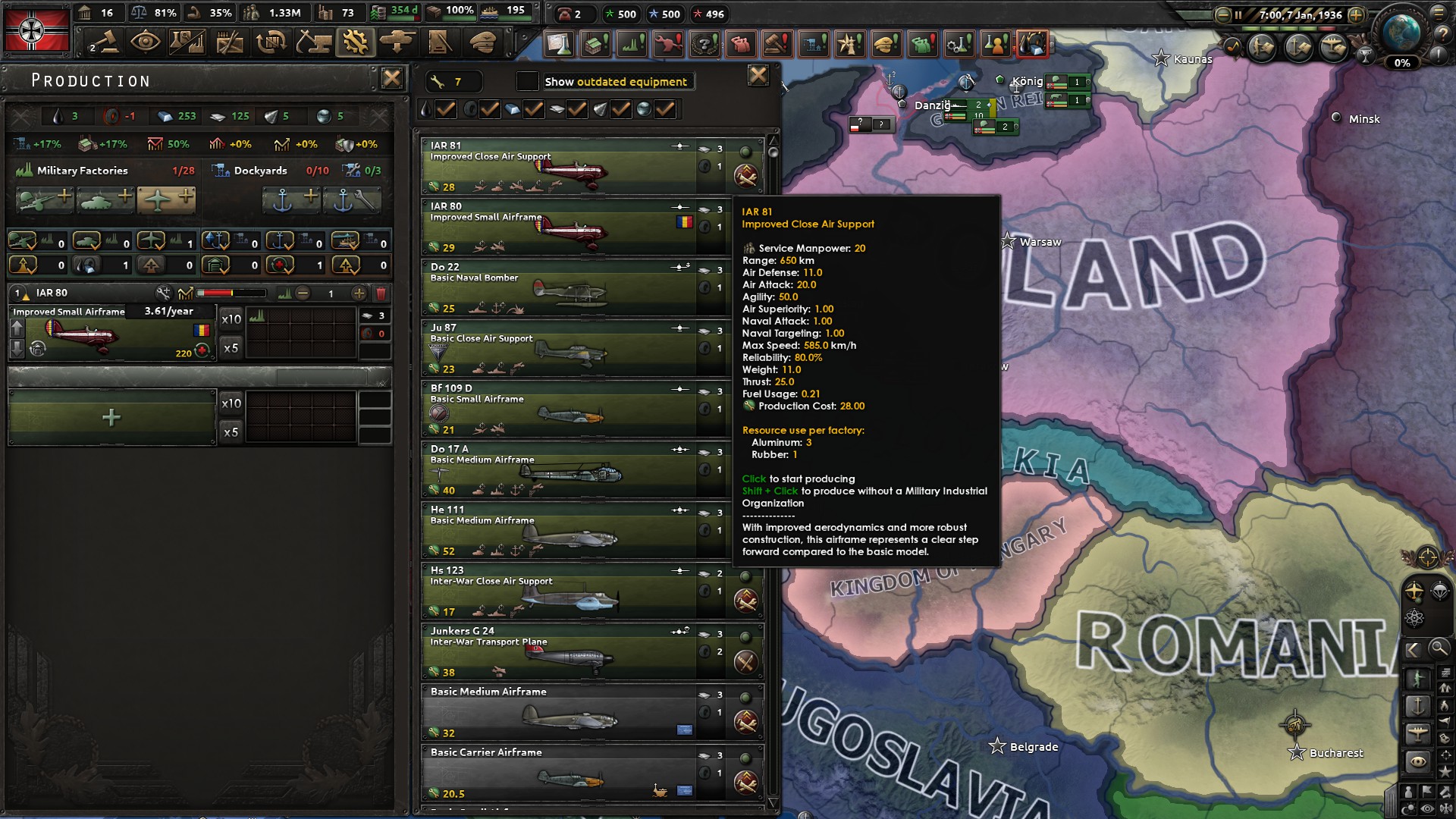Pause the game with the pause button
1456x819 pixels.
[x=1238, y=14]
